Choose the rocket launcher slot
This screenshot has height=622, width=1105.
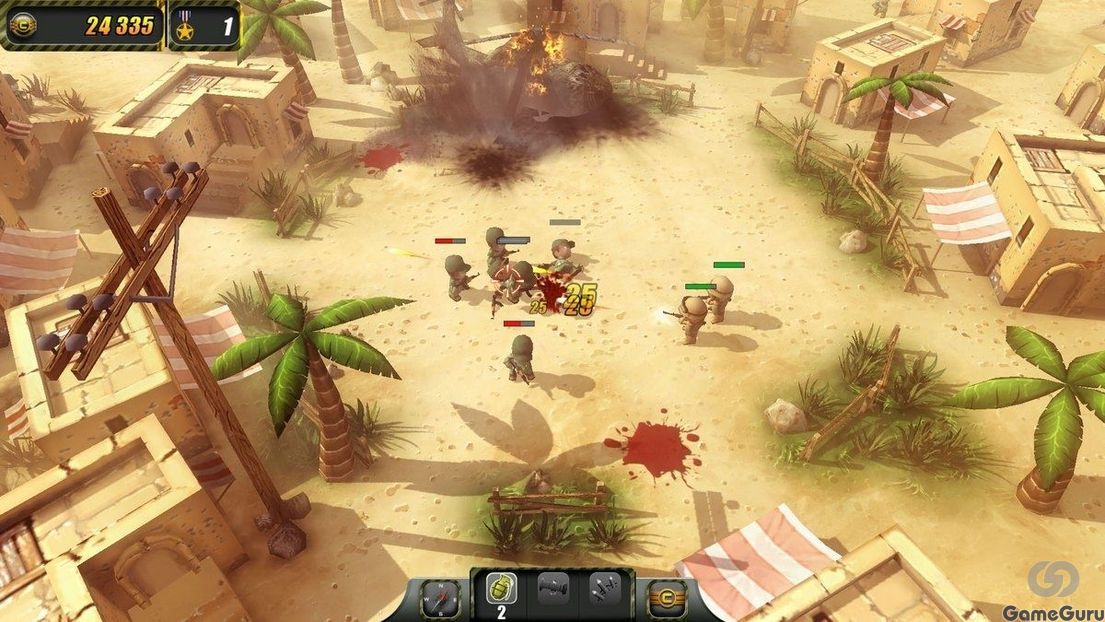pyautogui.click(x=553, y=590)
